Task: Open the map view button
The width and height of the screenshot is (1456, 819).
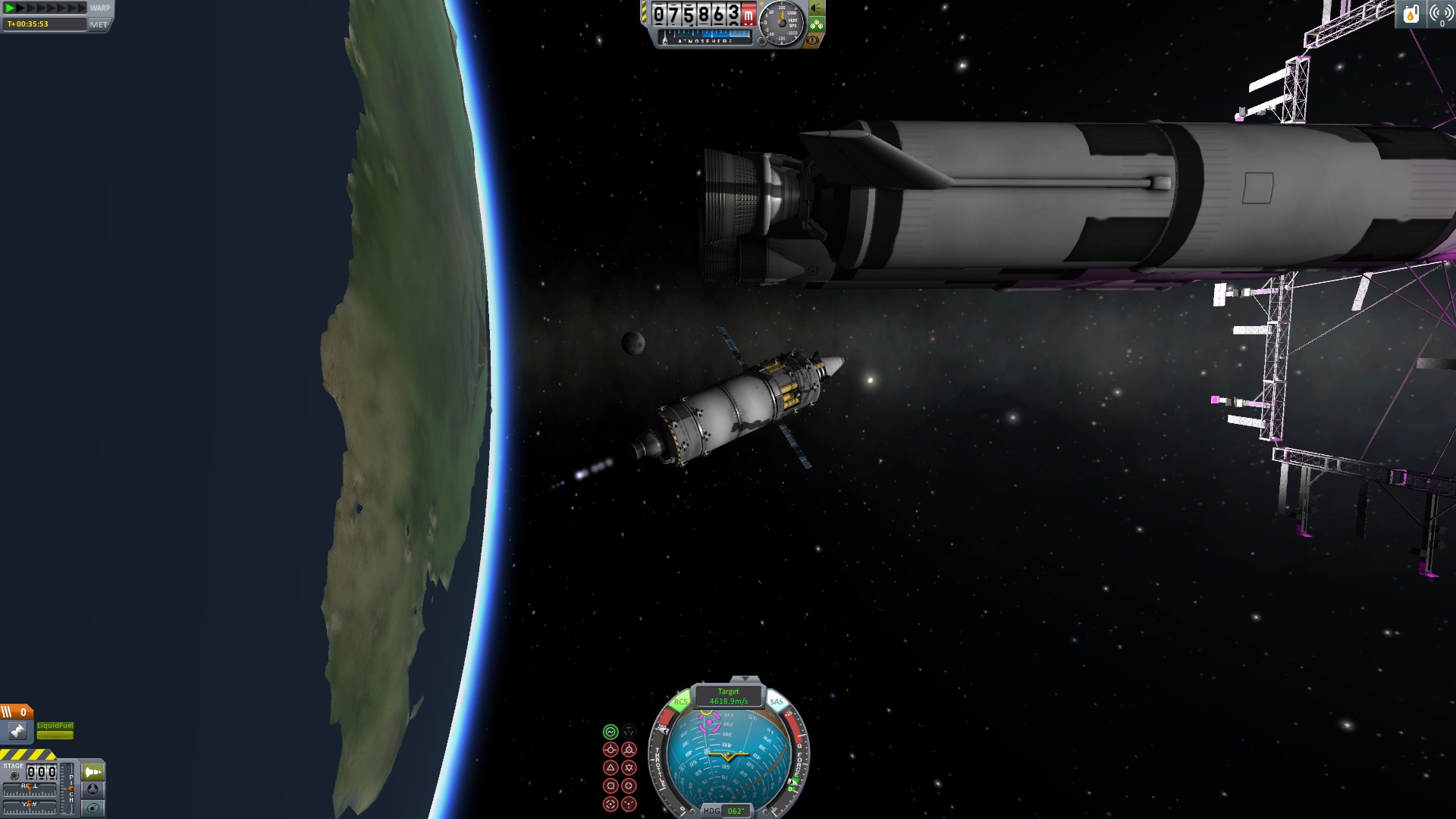Action: click(x=93, y=808)
